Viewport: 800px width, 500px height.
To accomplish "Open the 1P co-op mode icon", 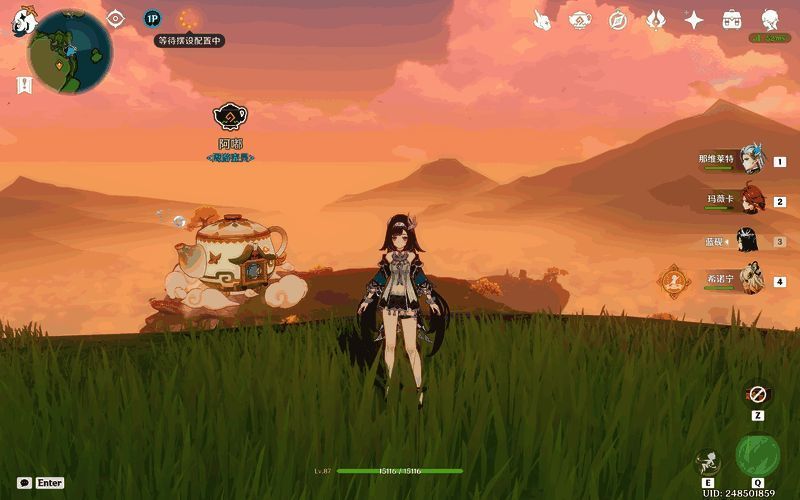I will [152, 18].
